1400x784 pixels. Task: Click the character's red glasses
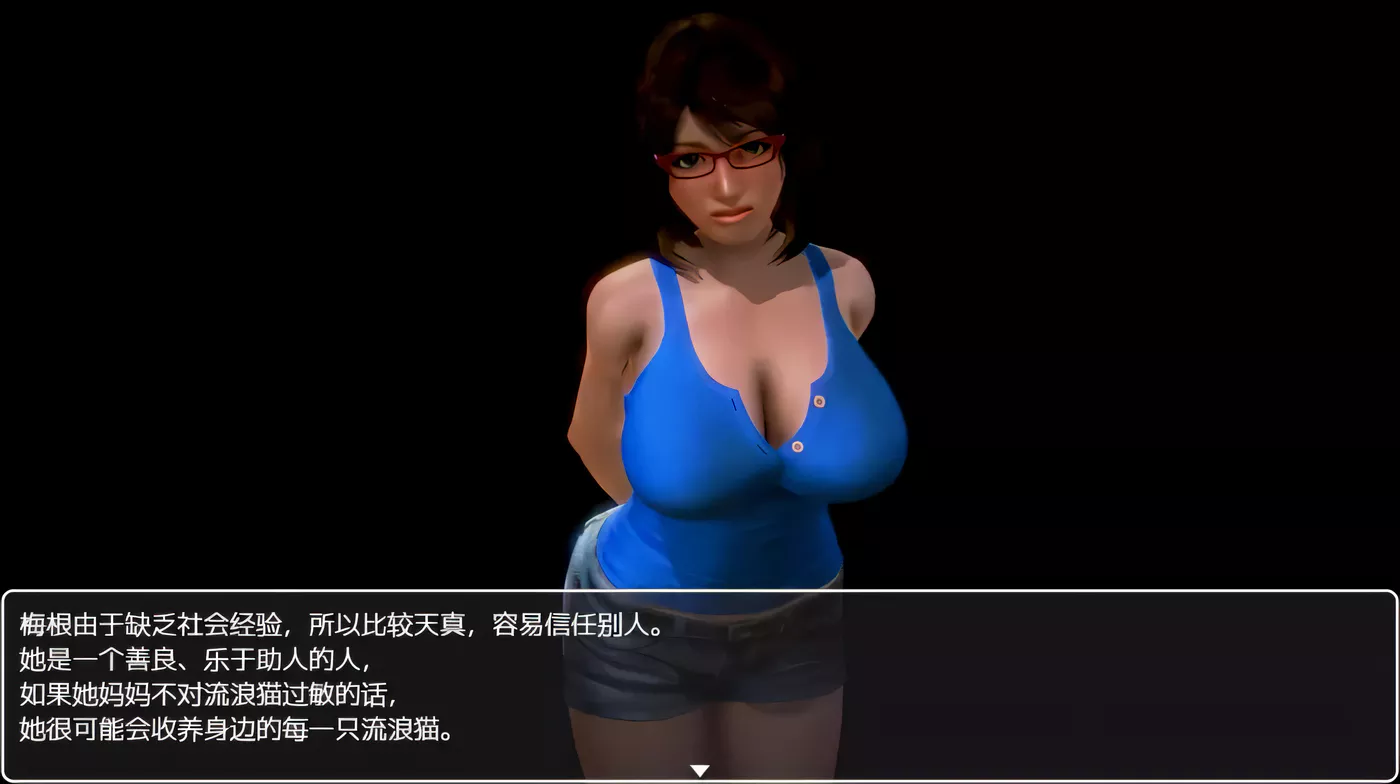715,155
